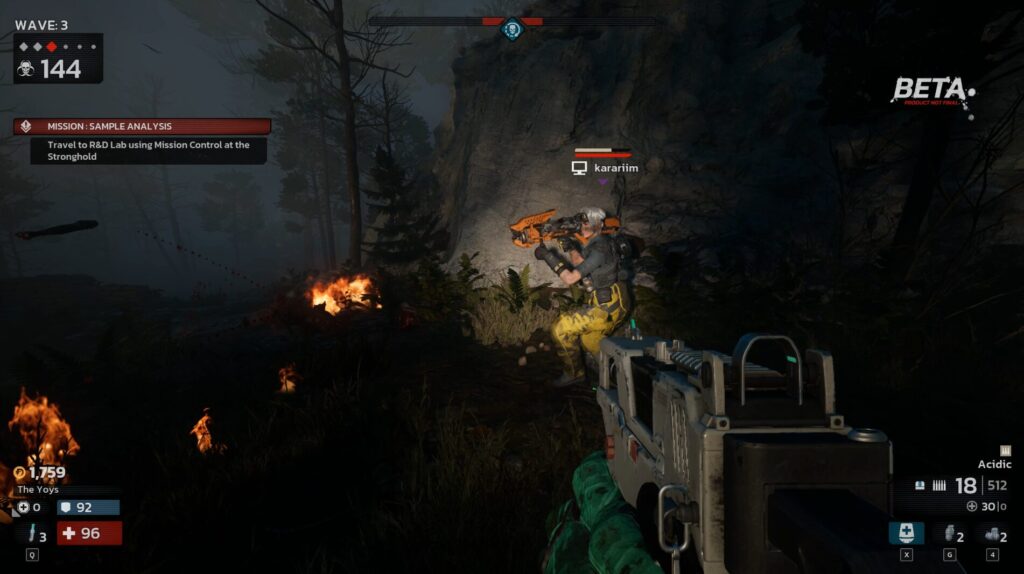Choose the frag grenade slot
The image size is (1024, 574).
(x=949, y=534)
